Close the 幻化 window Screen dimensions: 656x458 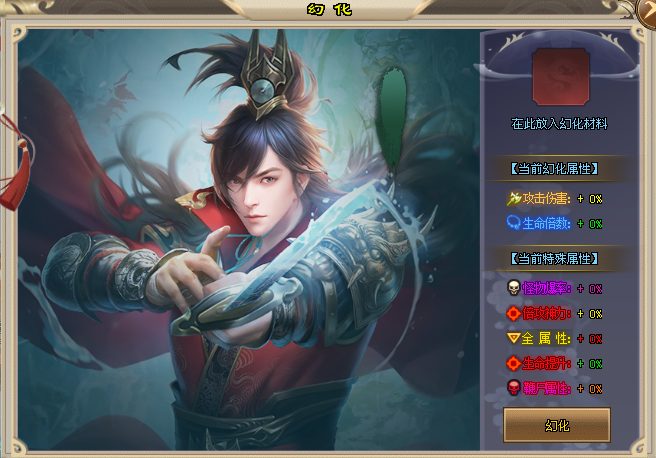click(x=648, y=9)
